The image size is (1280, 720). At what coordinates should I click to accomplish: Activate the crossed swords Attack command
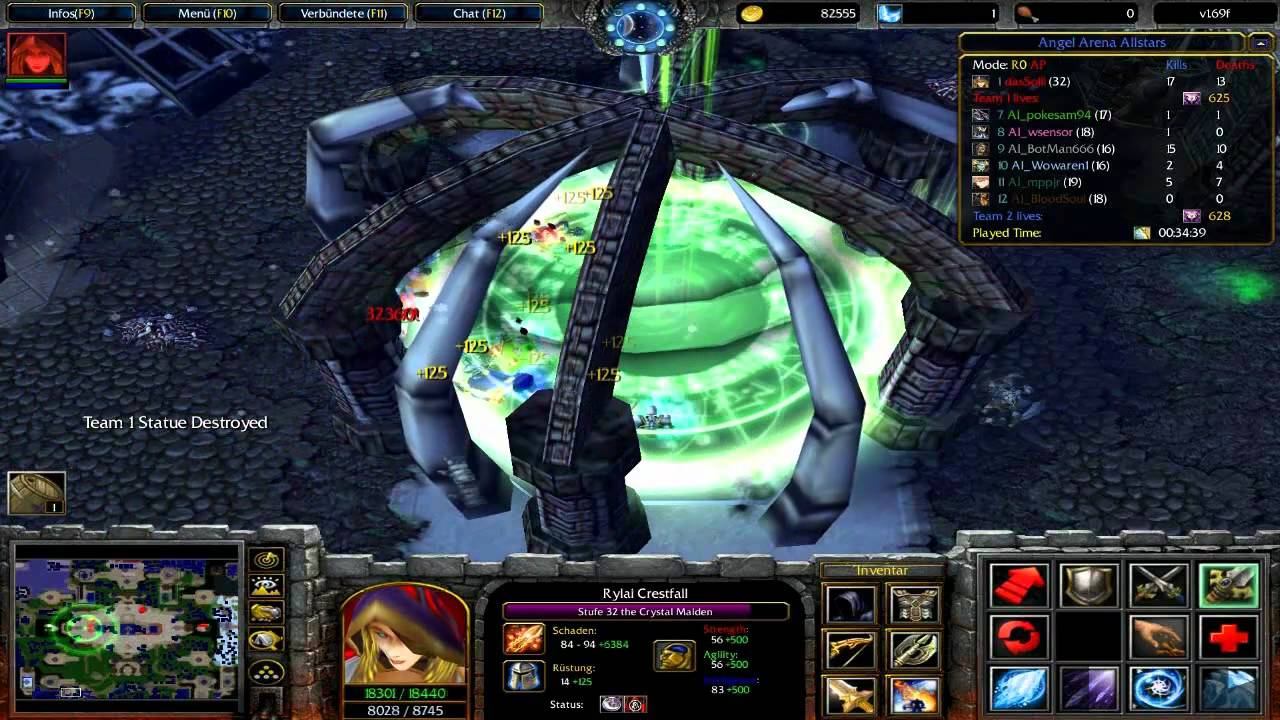[1159, 586]
